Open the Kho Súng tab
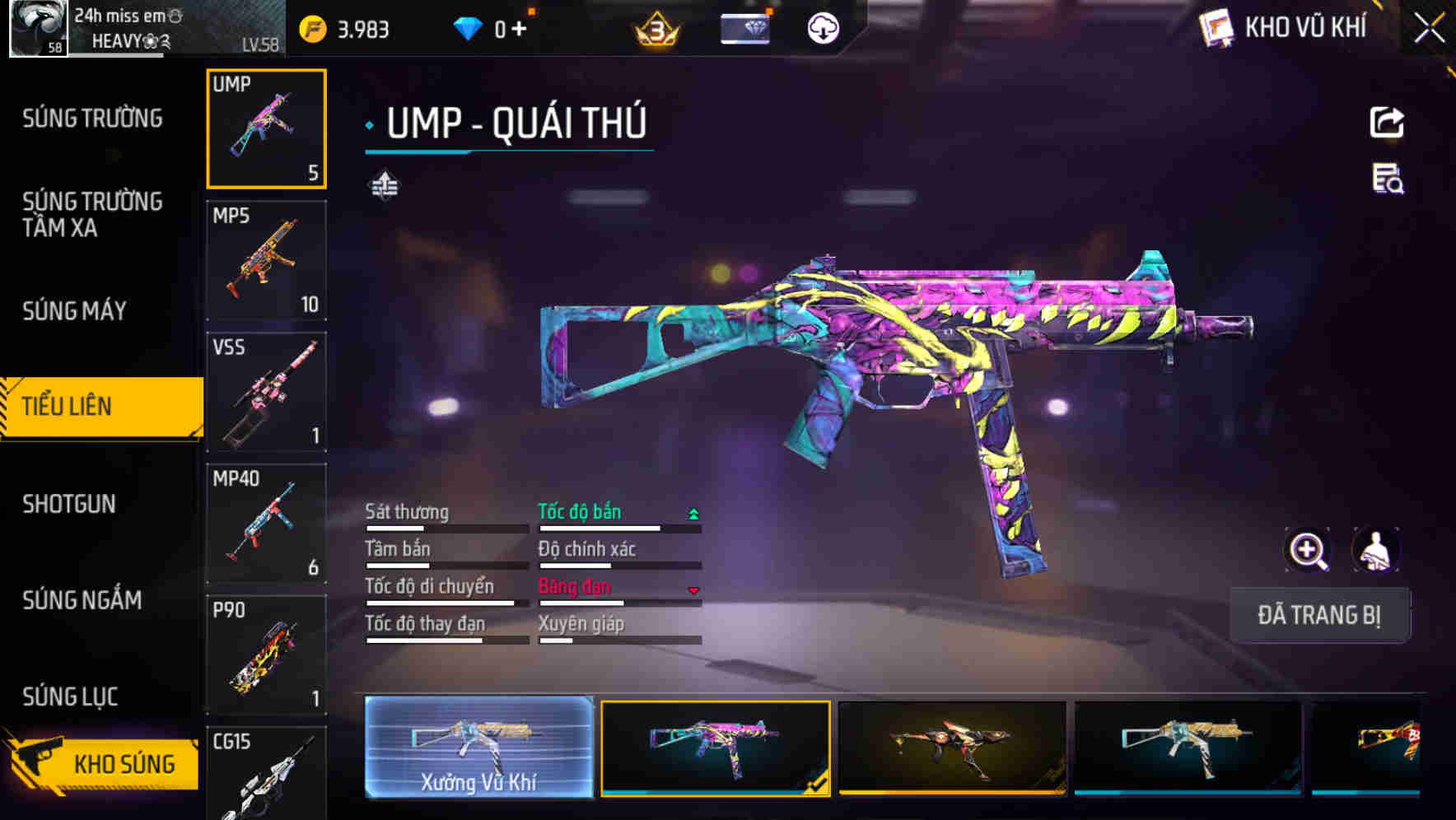 [103, 763]
